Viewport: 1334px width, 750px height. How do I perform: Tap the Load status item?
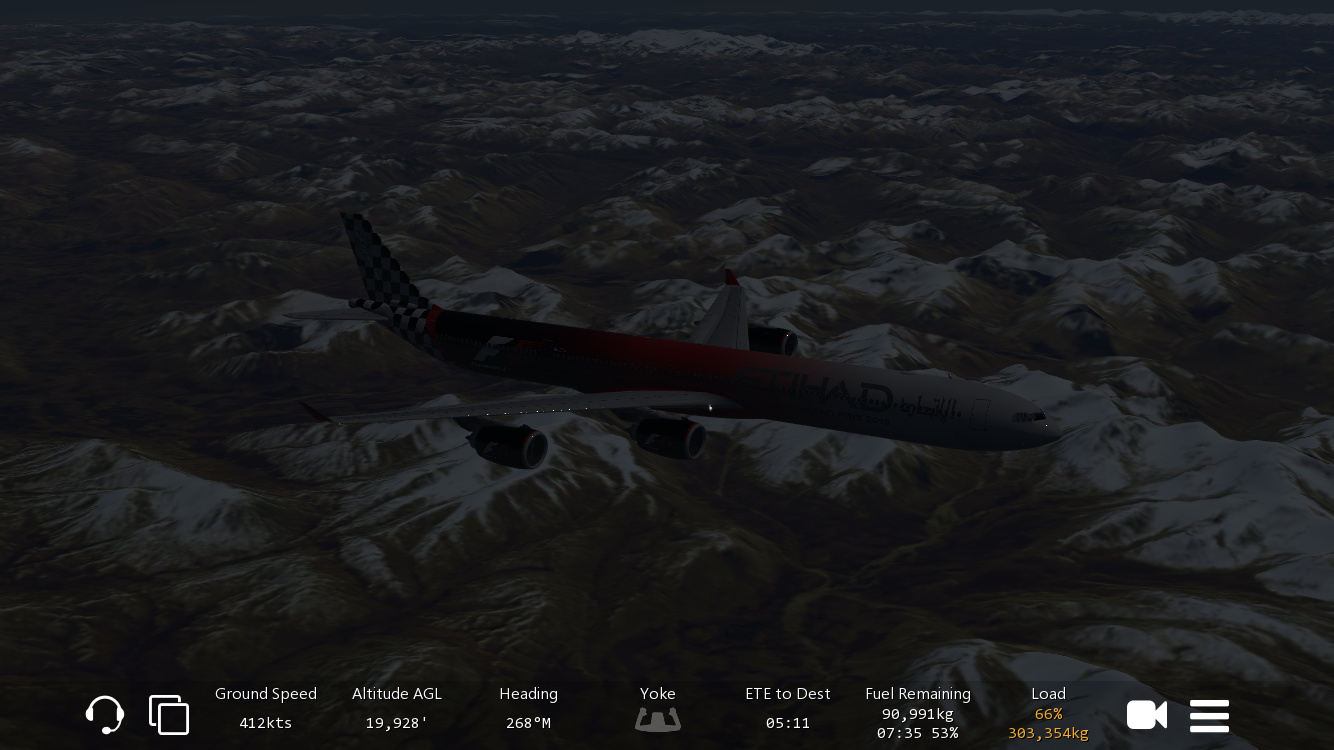coord(1048,712)
